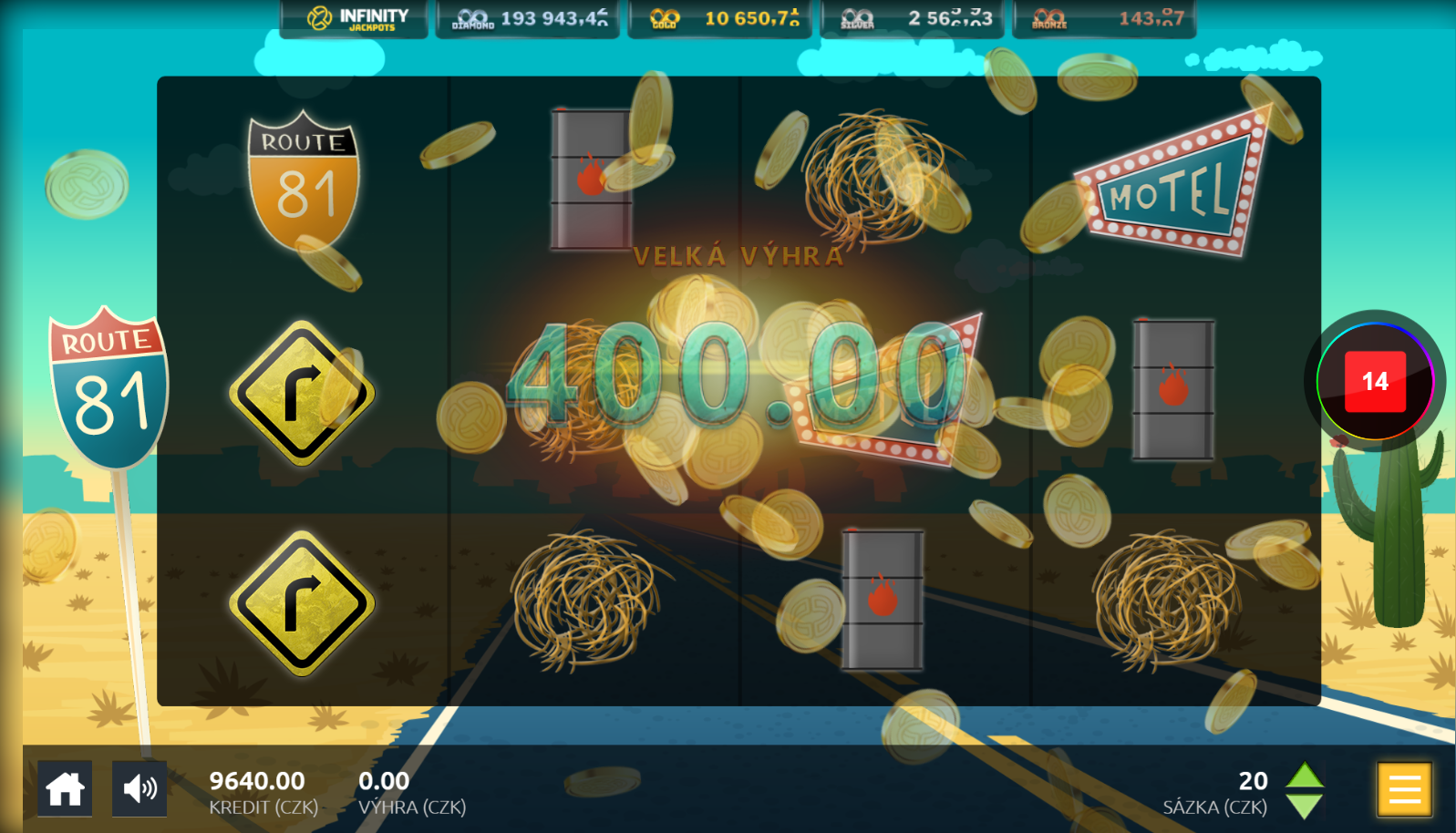This screenshot has width=1456, height=833.
Task: Open the yellow hamburger menu
Action: (x=1404, y=788)
